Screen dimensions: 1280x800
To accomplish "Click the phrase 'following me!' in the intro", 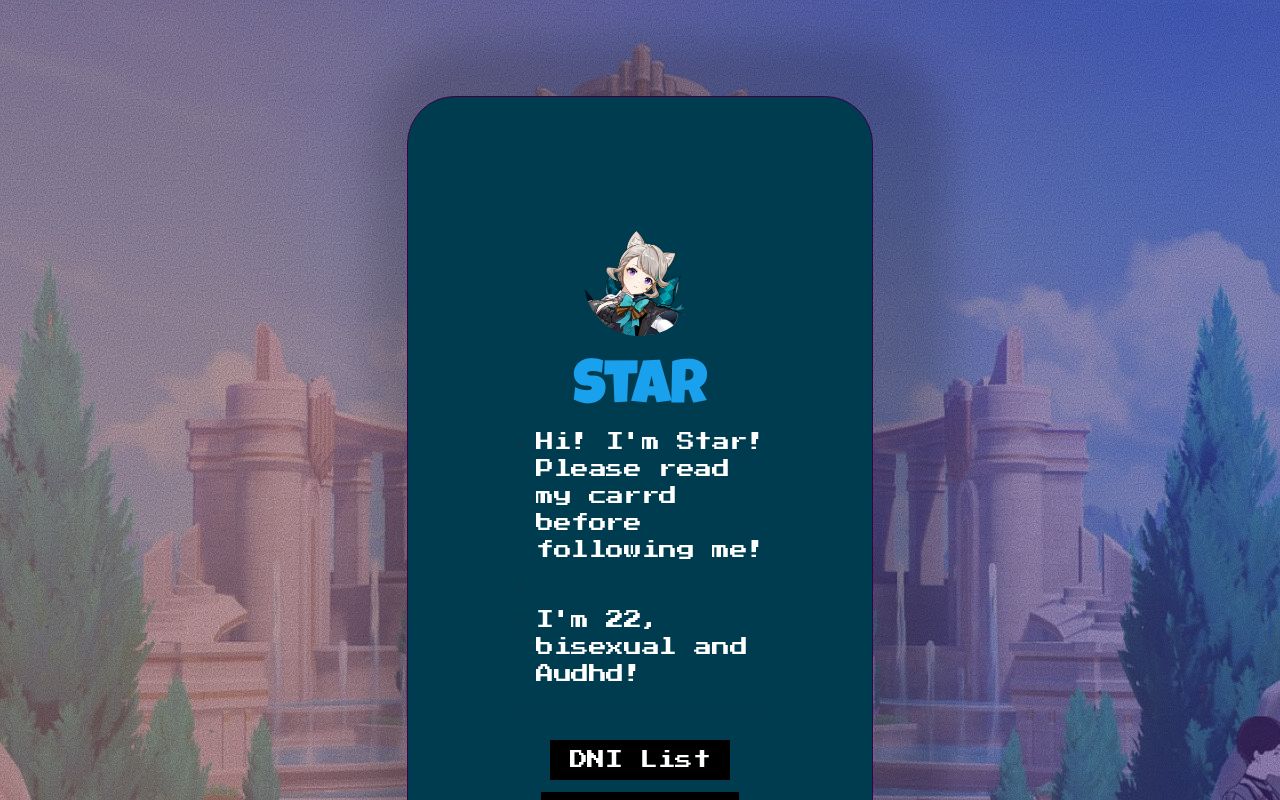I will pyautogui.click(x=649, y=548).
